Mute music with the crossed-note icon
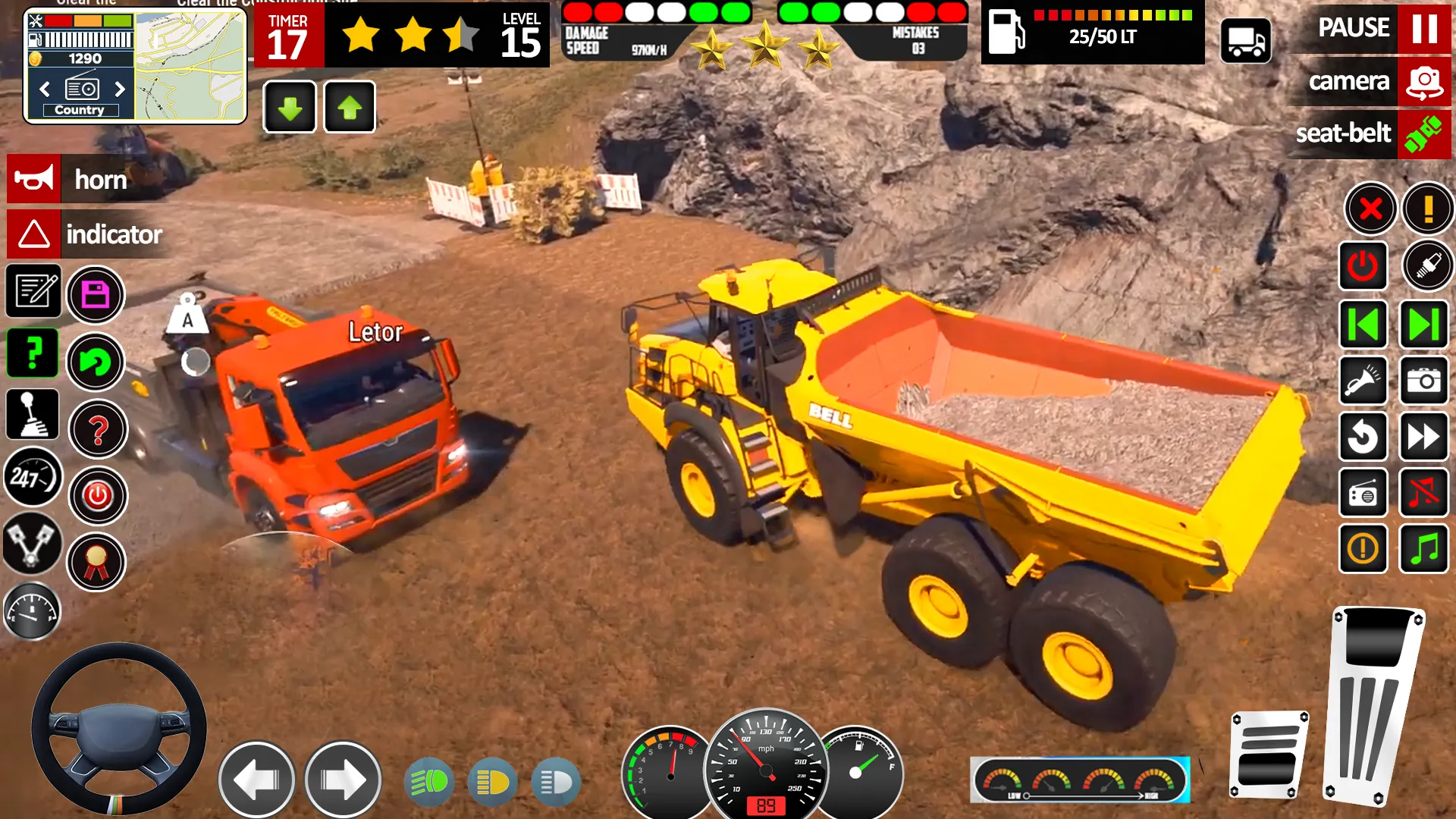This screenshot has height=819, width=1456. (1423, 493)
